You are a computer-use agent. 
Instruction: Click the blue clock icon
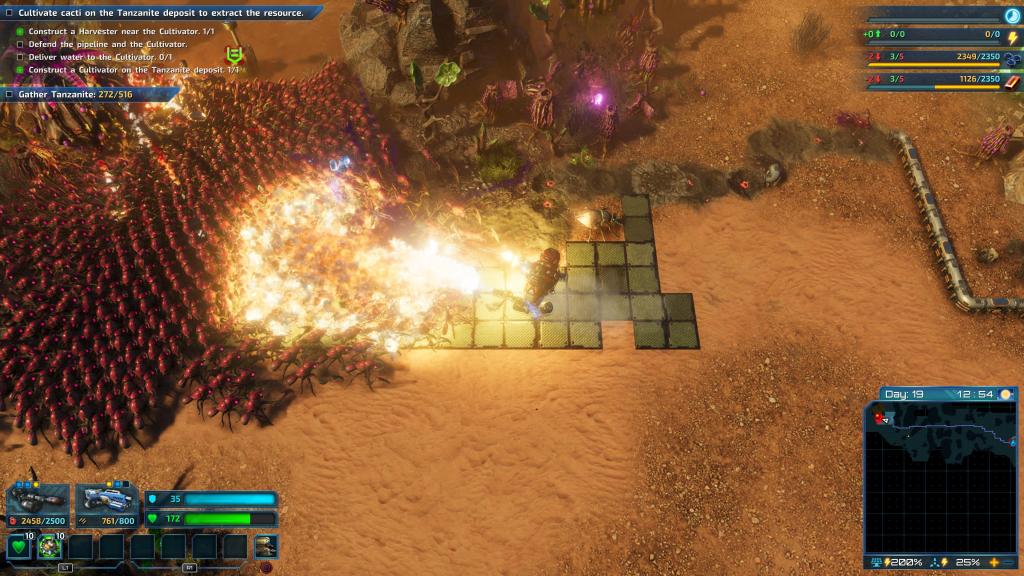point(1010,15)
